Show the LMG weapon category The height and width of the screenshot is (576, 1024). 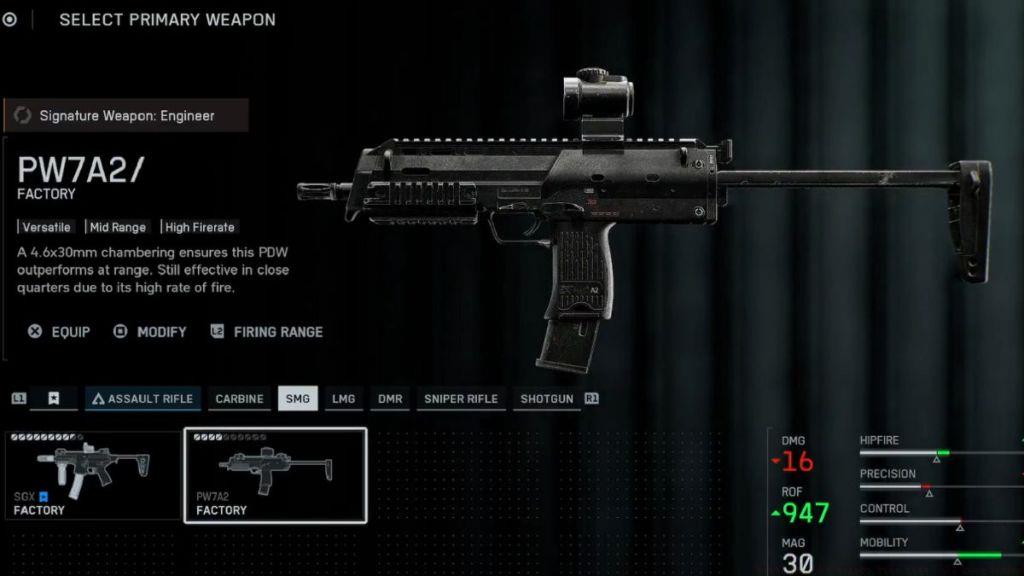click(343, 399)
